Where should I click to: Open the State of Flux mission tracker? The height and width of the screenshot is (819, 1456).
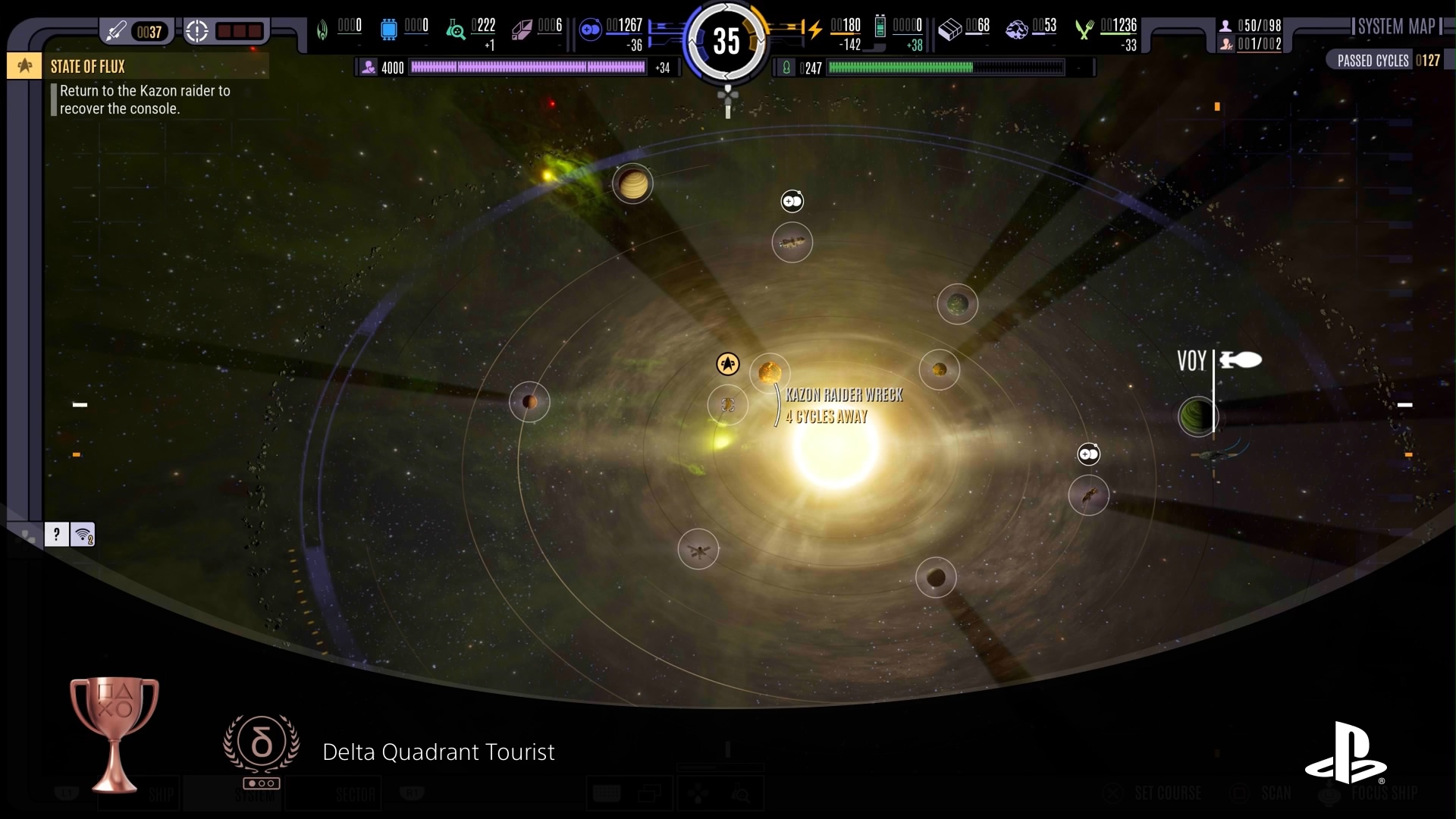click(x=87, y=67)
